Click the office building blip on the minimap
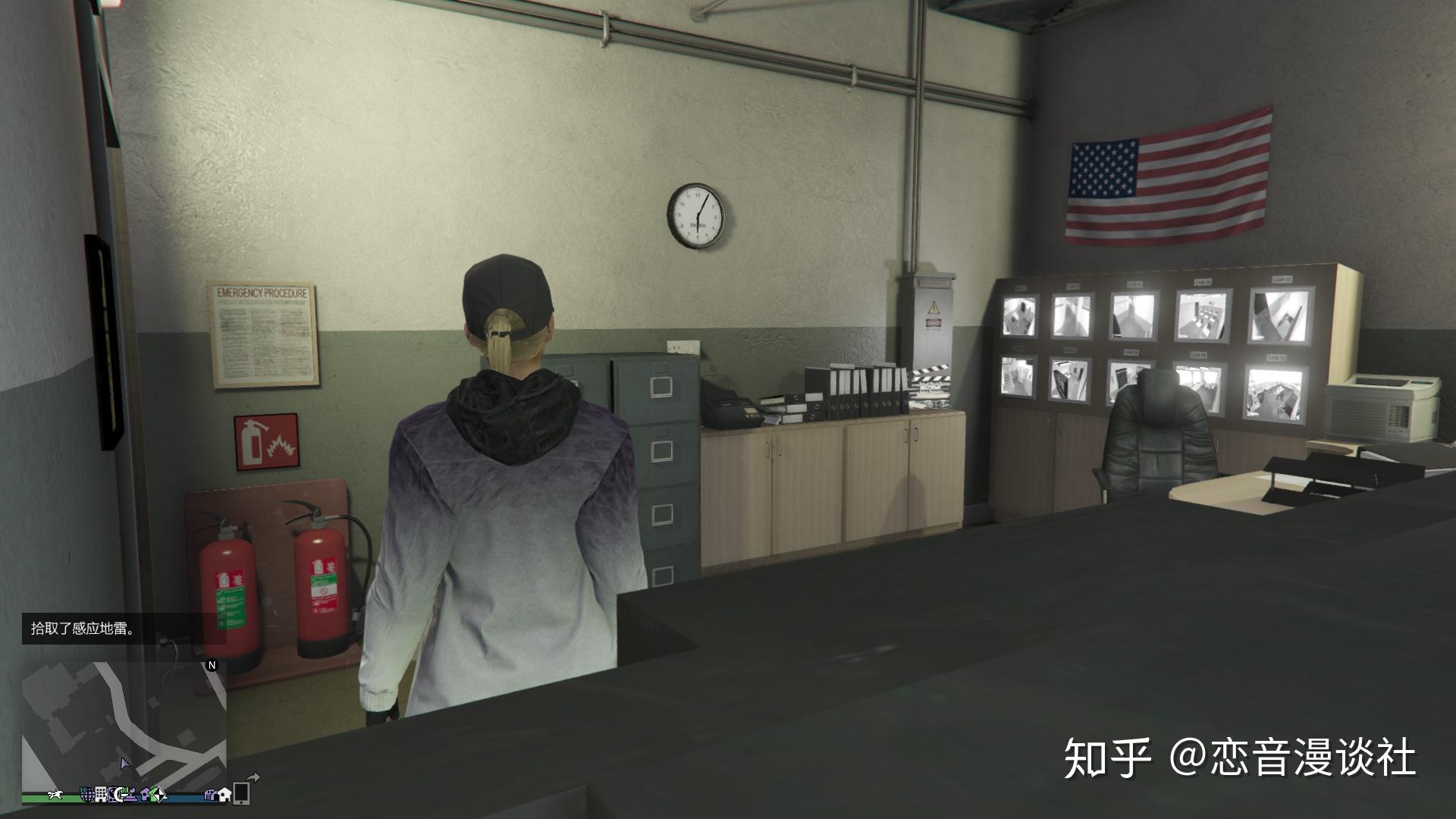The height and width of the screenshot is (819, 1456). (x=101, y=795)
